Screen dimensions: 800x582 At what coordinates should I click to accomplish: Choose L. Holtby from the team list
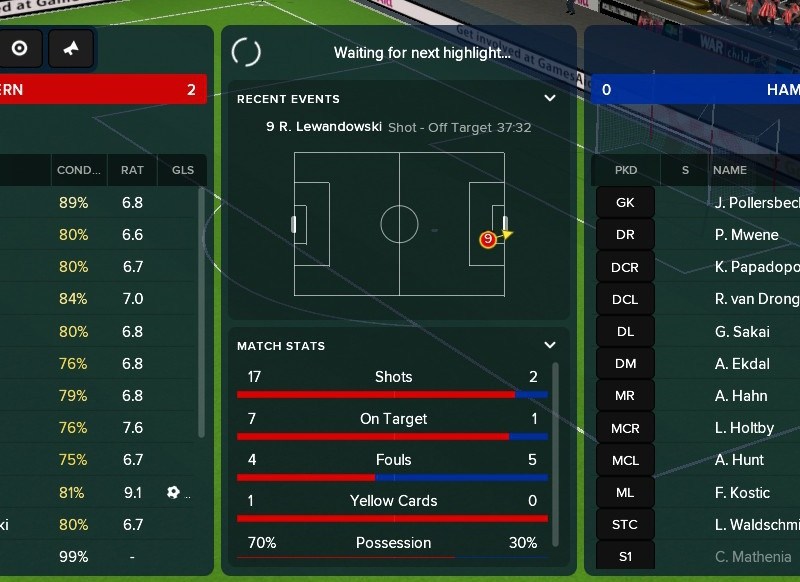[x=745, y=428]
